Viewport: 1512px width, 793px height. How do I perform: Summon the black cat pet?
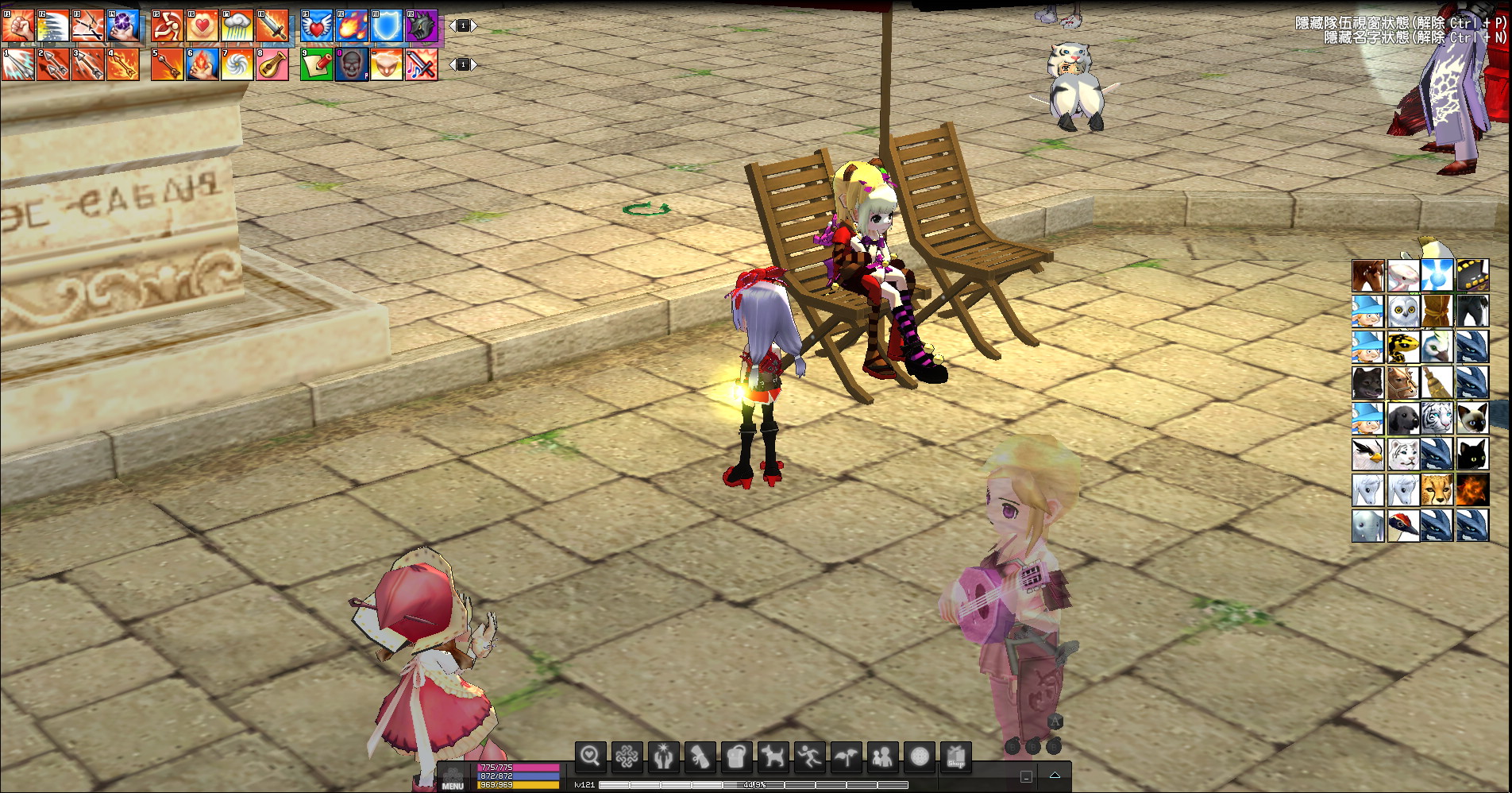(1472, 455)
